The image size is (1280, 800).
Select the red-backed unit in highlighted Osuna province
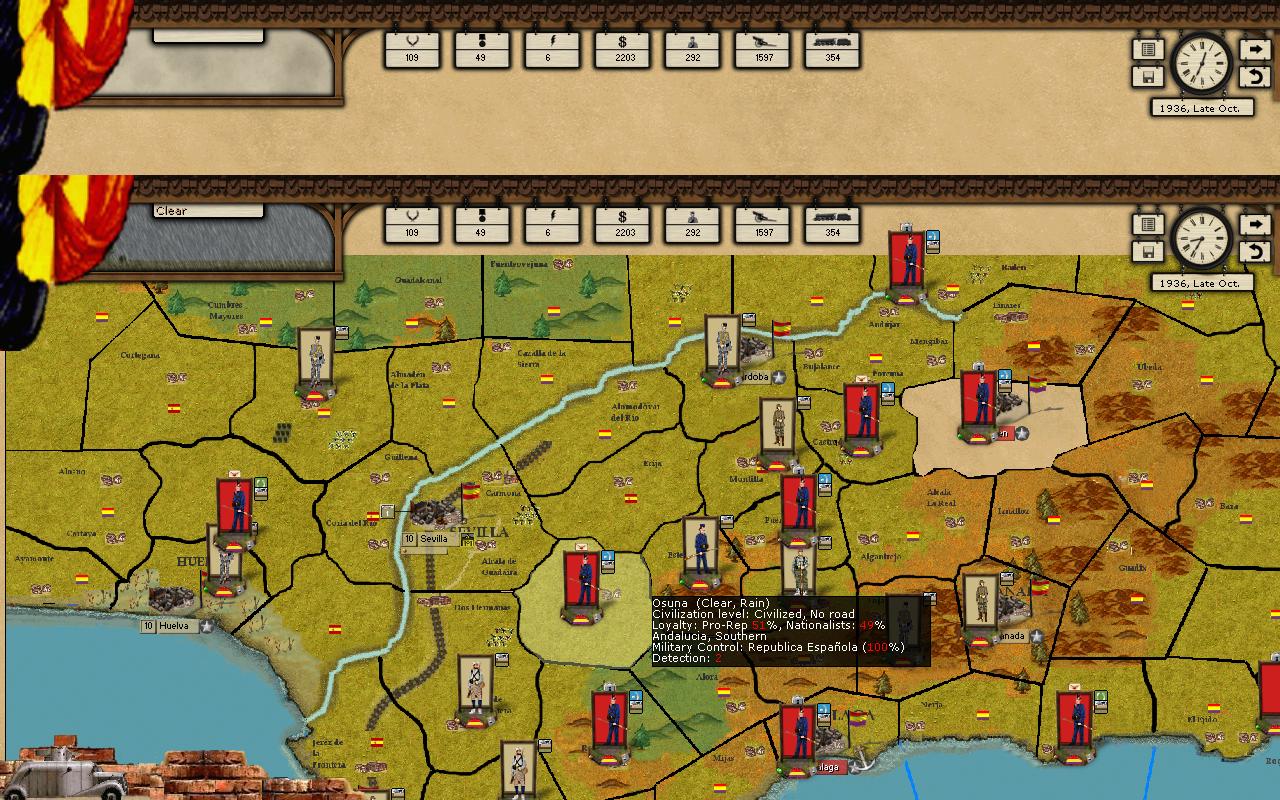[581, 580]
